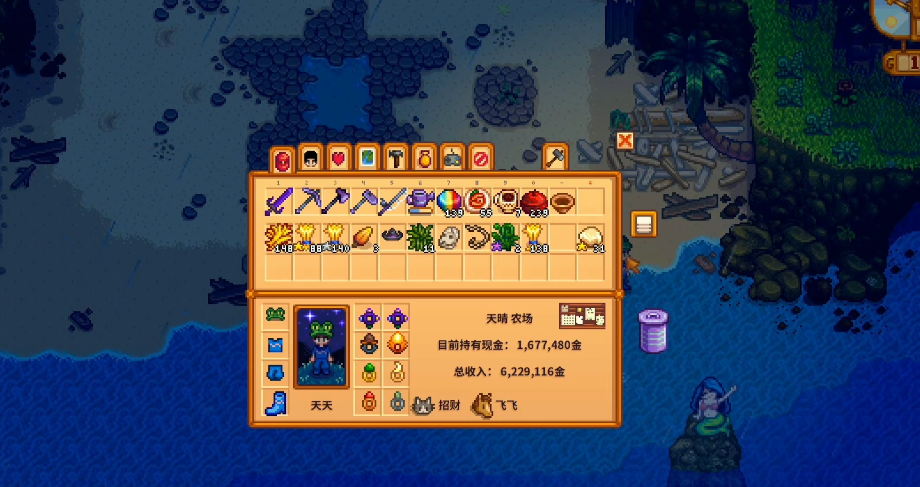Open the Social tab with heart icon
Image resolution: width=920 pixels, height=487 pixels.
coord(338,158)
